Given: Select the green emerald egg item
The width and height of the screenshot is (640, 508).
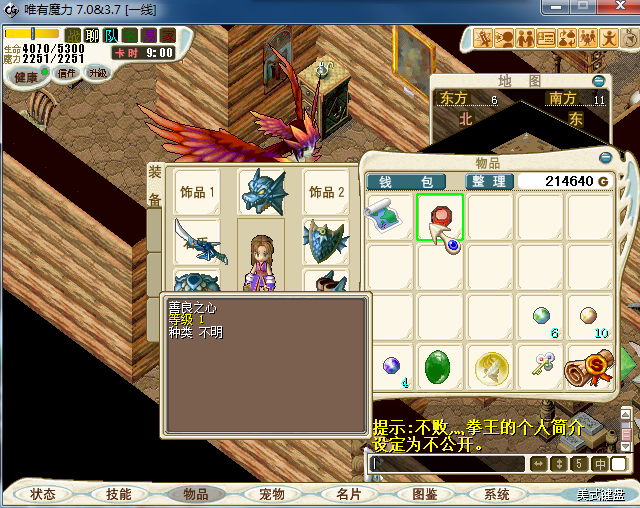Looking at the screenshot, I should pos(438,365).
